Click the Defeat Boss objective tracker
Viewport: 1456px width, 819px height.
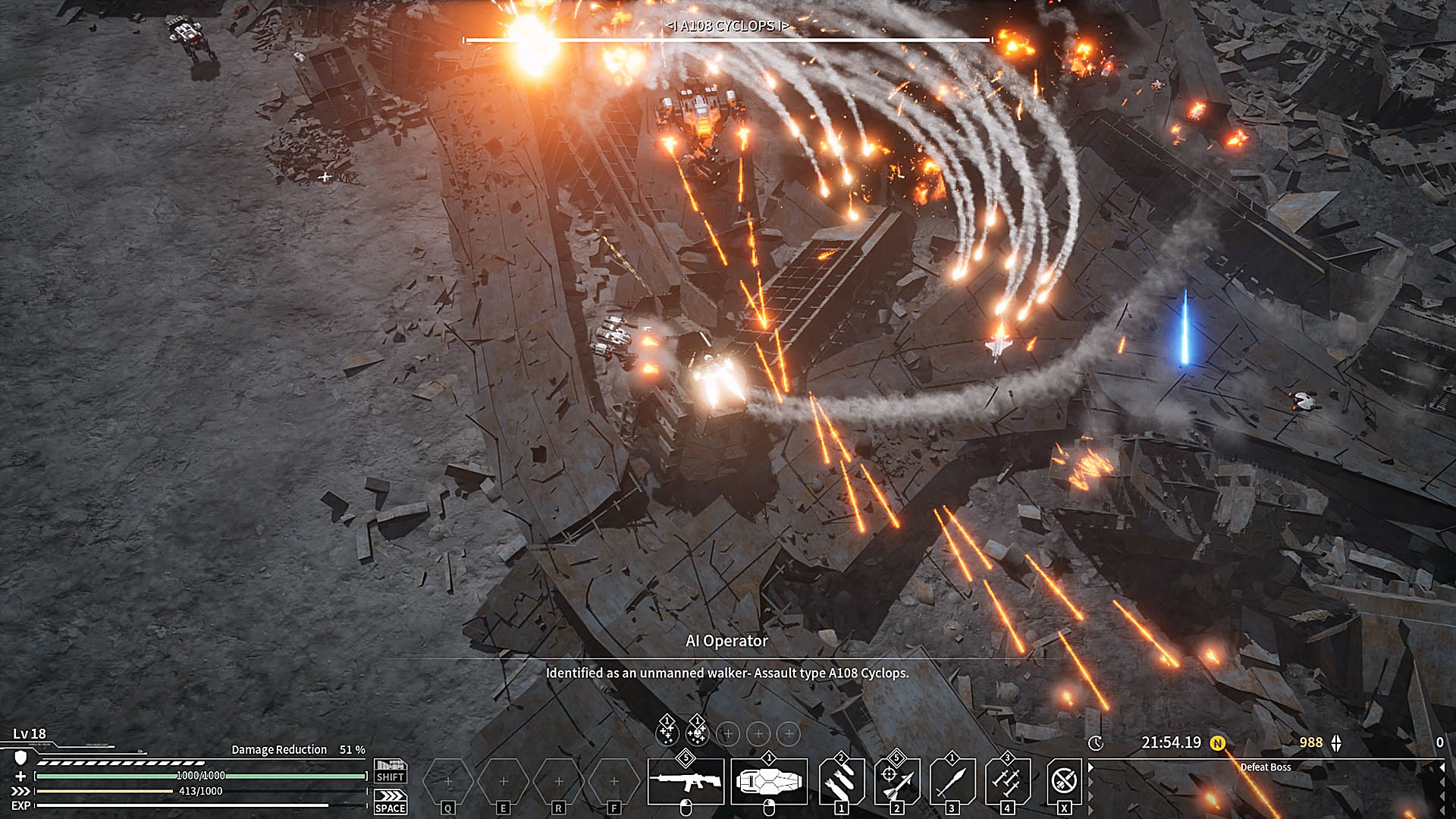1265,767
